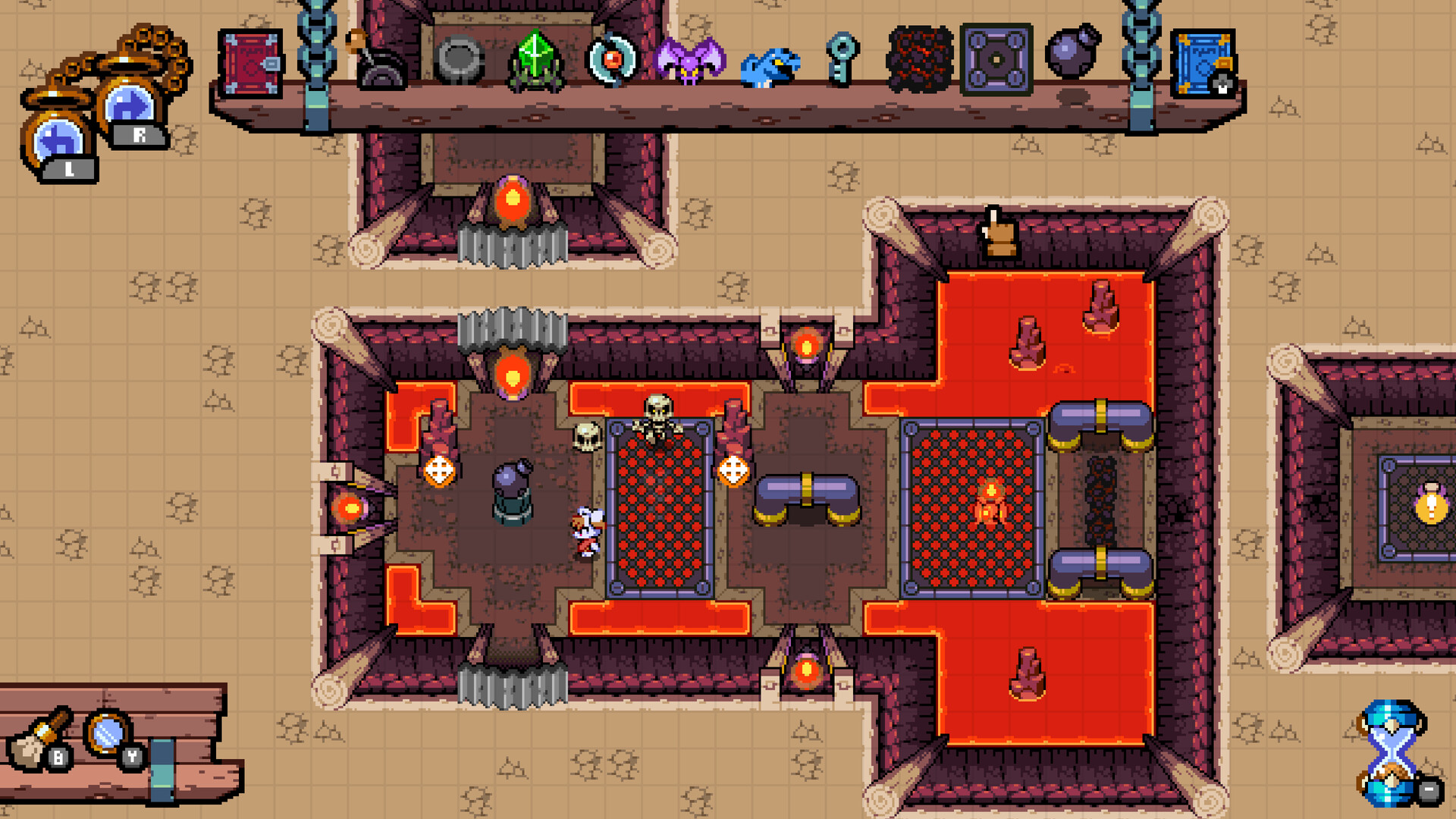Choose the pressure plate tile on the shelf

[x=997, y=61]
